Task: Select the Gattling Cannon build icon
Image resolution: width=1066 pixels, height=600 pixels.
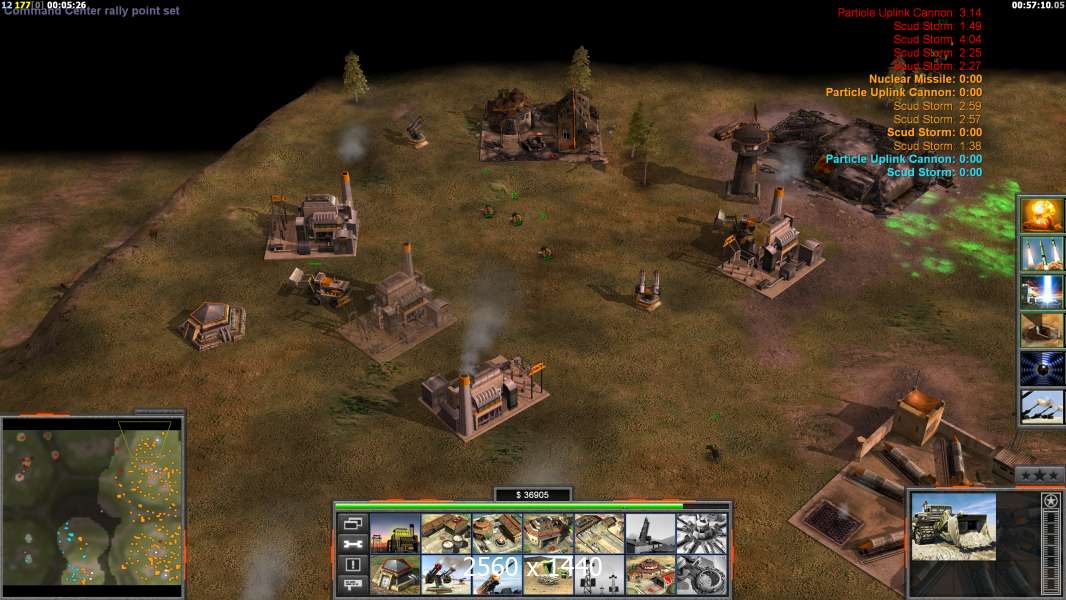Action: (446, 574)
